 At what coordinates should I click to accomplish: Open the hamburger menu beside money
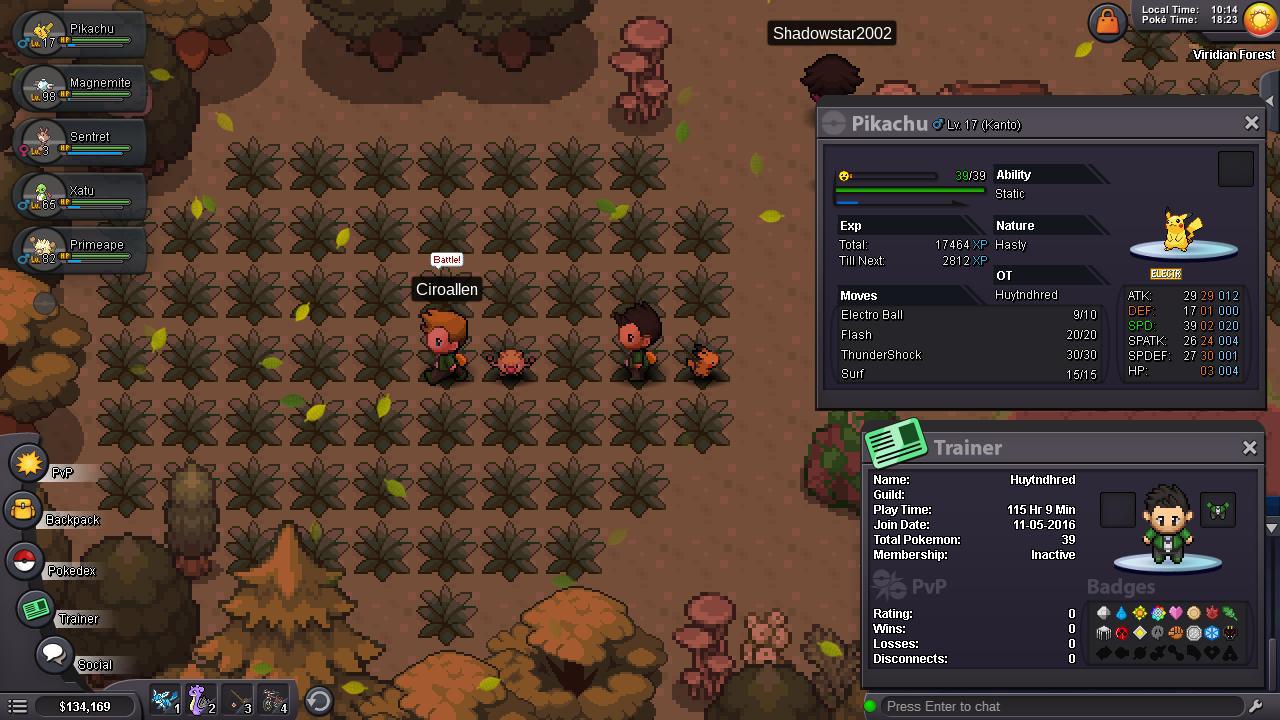(x=18, y=706)
